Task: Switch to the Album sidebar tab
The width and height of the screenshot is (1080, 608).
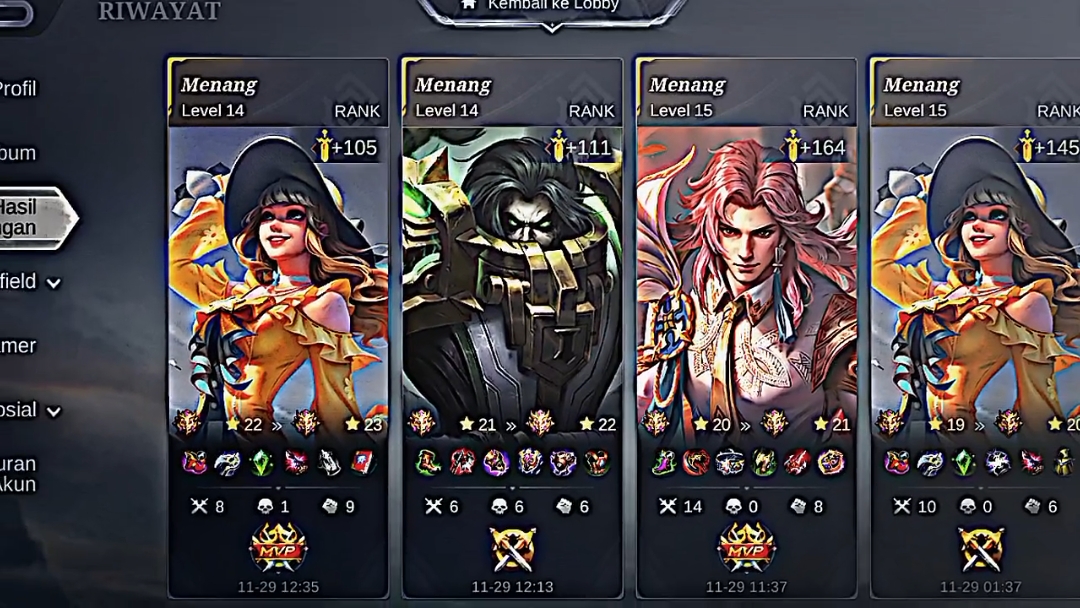Action: [18, 153]
